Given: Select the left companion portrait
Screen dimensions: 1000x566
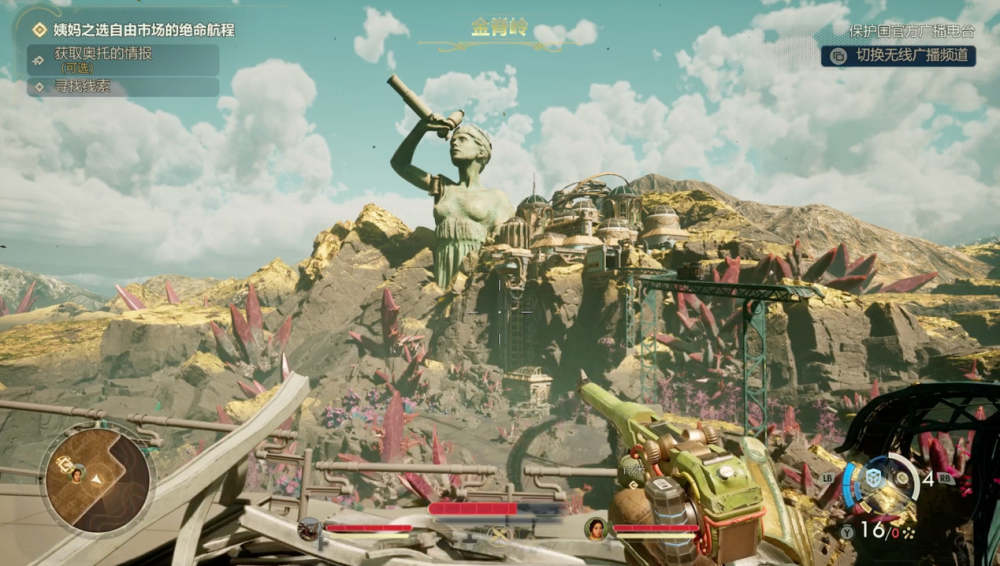Looking at the screenshot, I should coord(309,527).
